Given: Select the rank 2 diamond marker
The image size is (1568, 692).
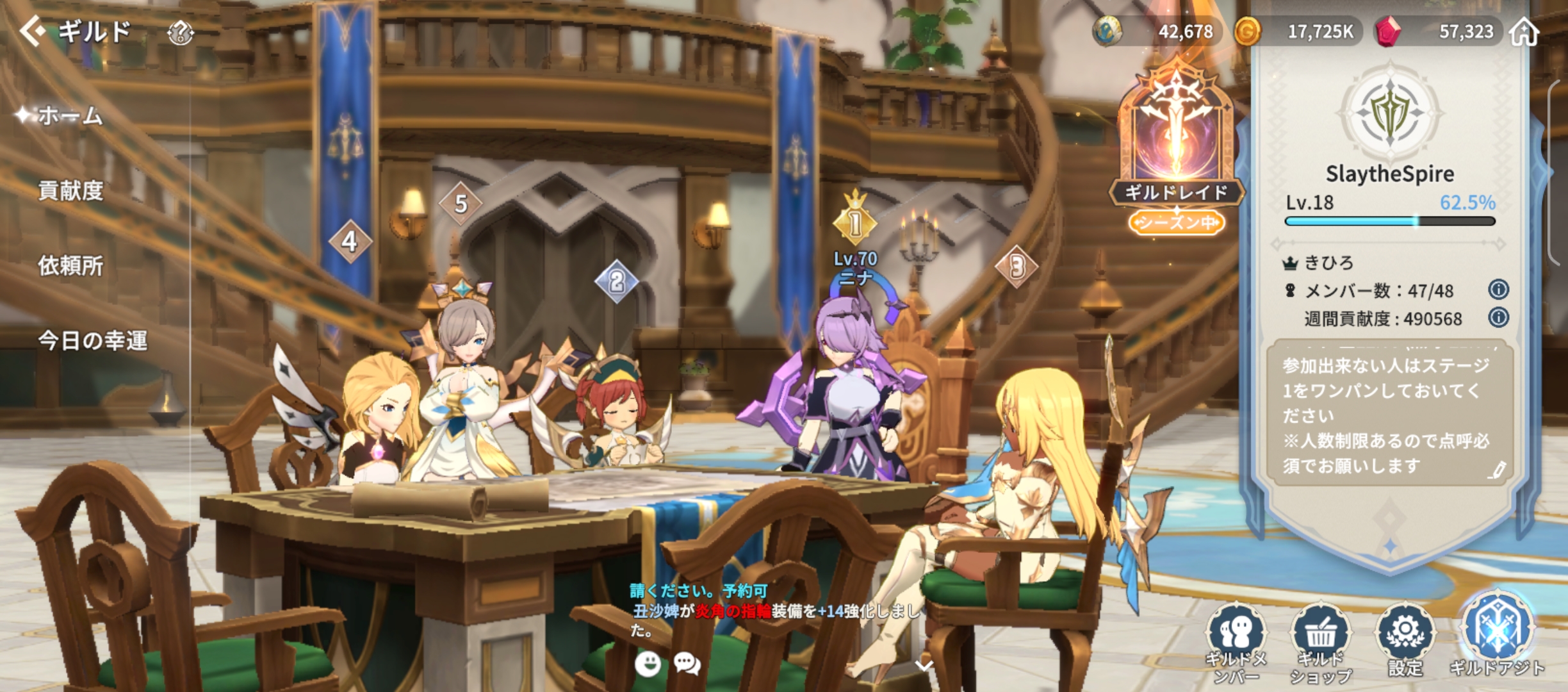Looking at the screenshot, I should pos(616,281).
